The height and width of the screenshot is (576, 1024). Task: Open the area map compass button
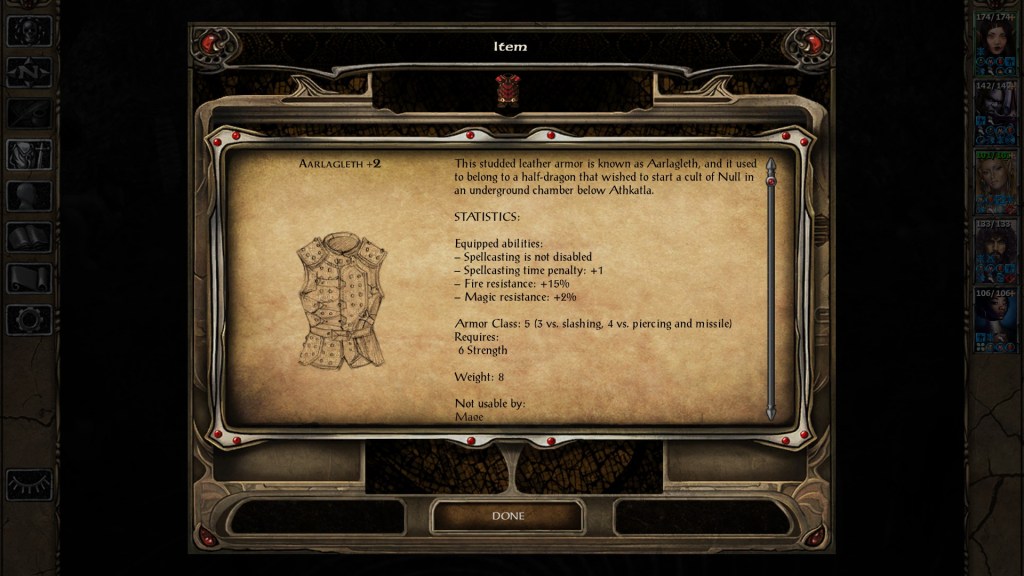point(29,72)
